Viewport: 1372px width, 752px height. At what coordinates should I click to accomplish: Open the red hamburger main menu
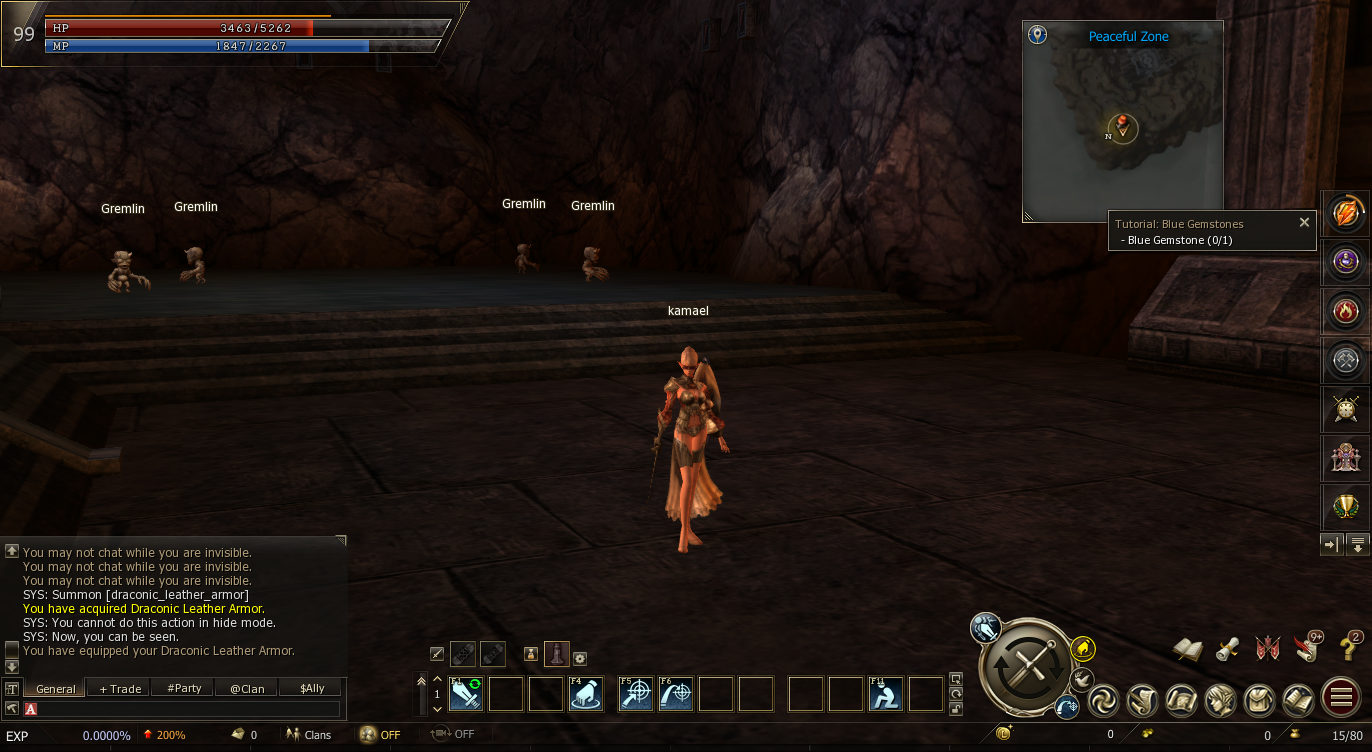pos(1338,699)
